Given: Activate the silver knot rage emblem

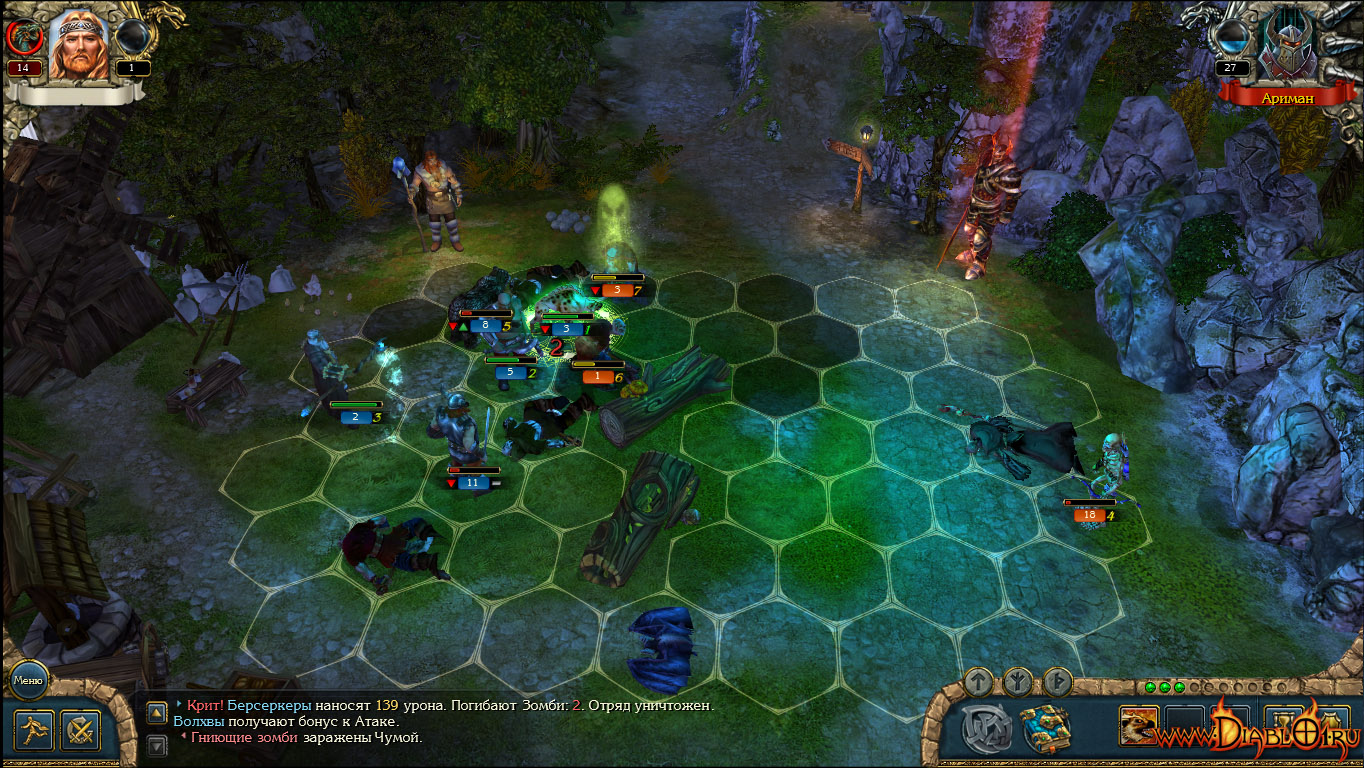Looking at the screenshot, I should 986,729.
